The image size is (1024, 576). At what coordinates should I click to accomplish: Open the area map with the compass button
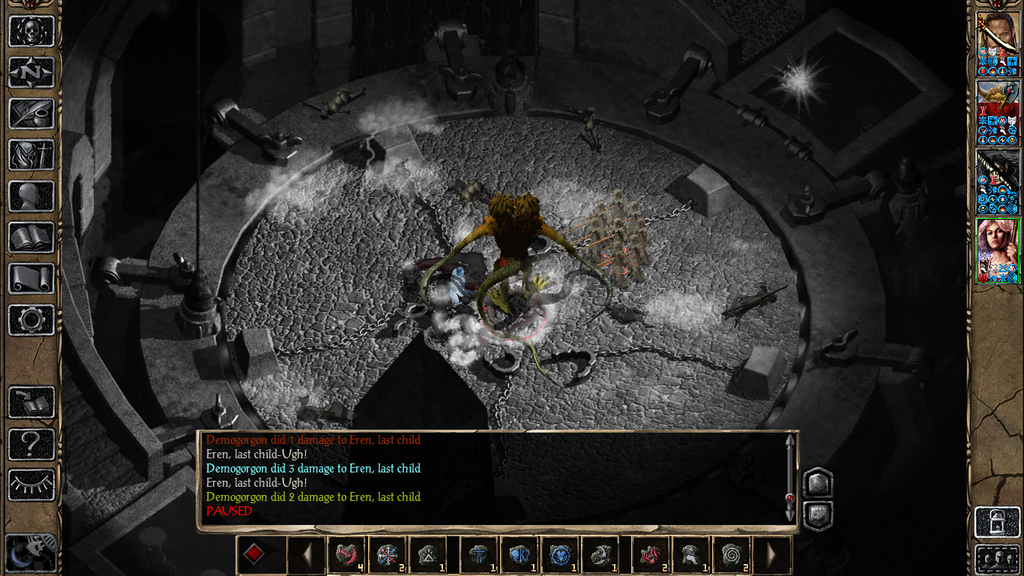point(31,72)
